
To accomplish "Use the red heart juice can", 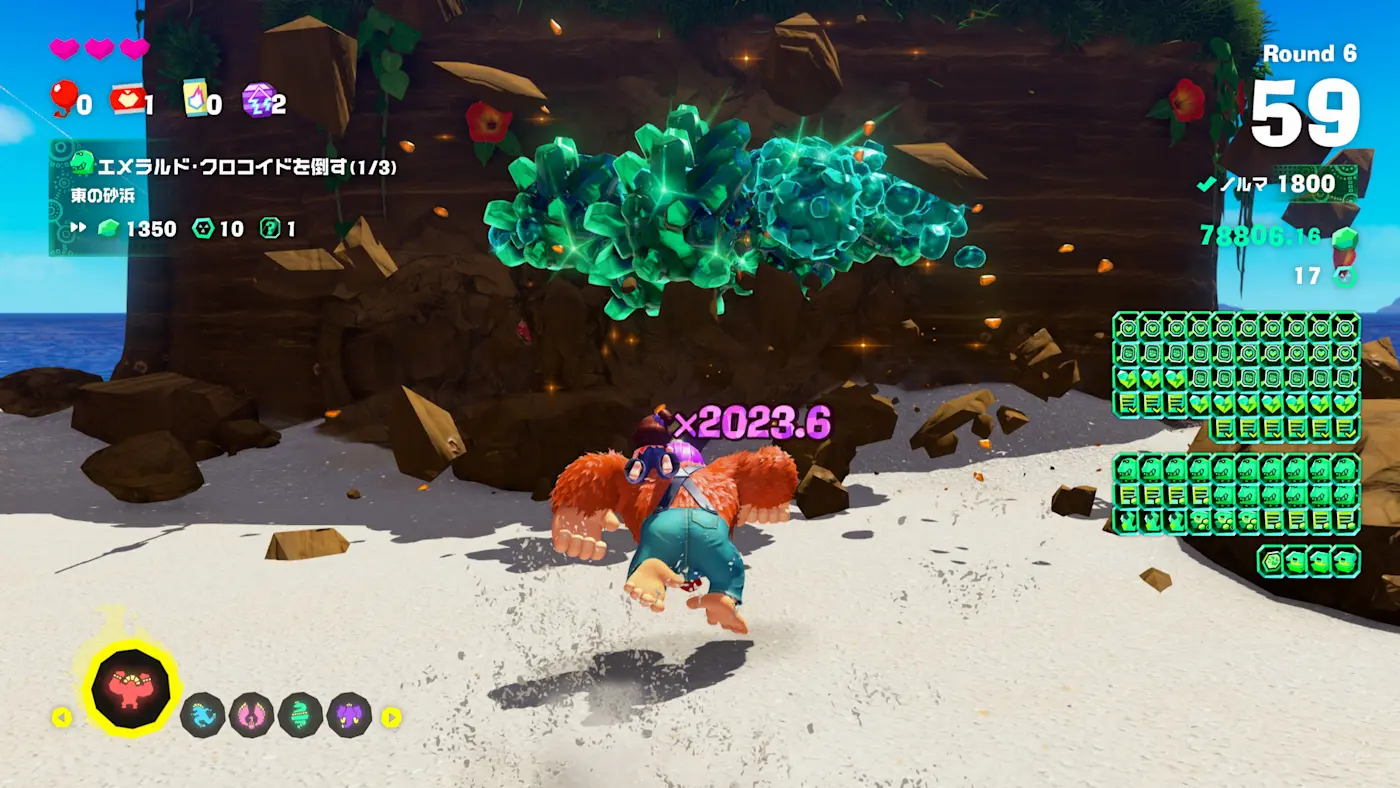I will tap(126, 98).
